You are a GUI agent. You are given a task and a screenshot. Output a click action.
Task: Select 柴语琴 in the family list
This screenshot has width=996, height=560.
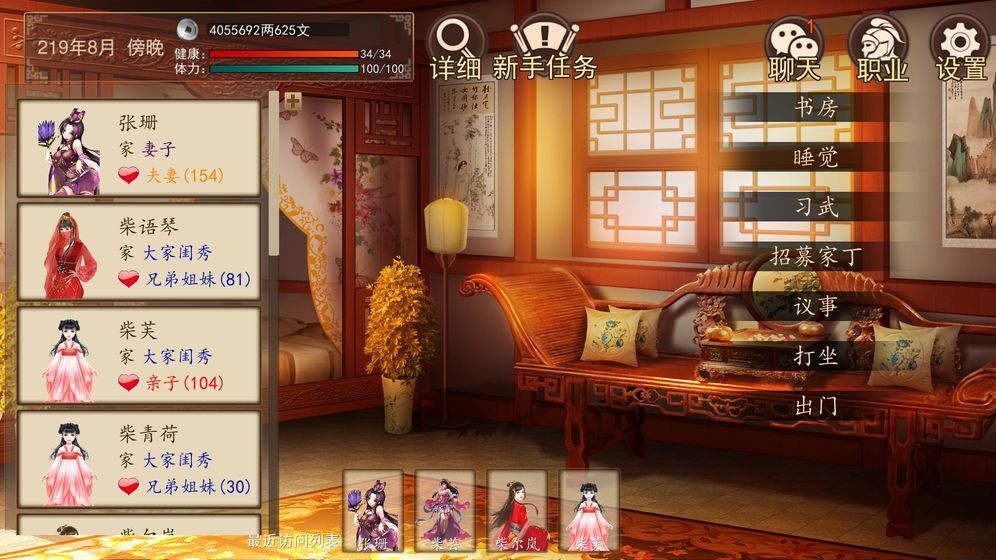click(139, 252)
